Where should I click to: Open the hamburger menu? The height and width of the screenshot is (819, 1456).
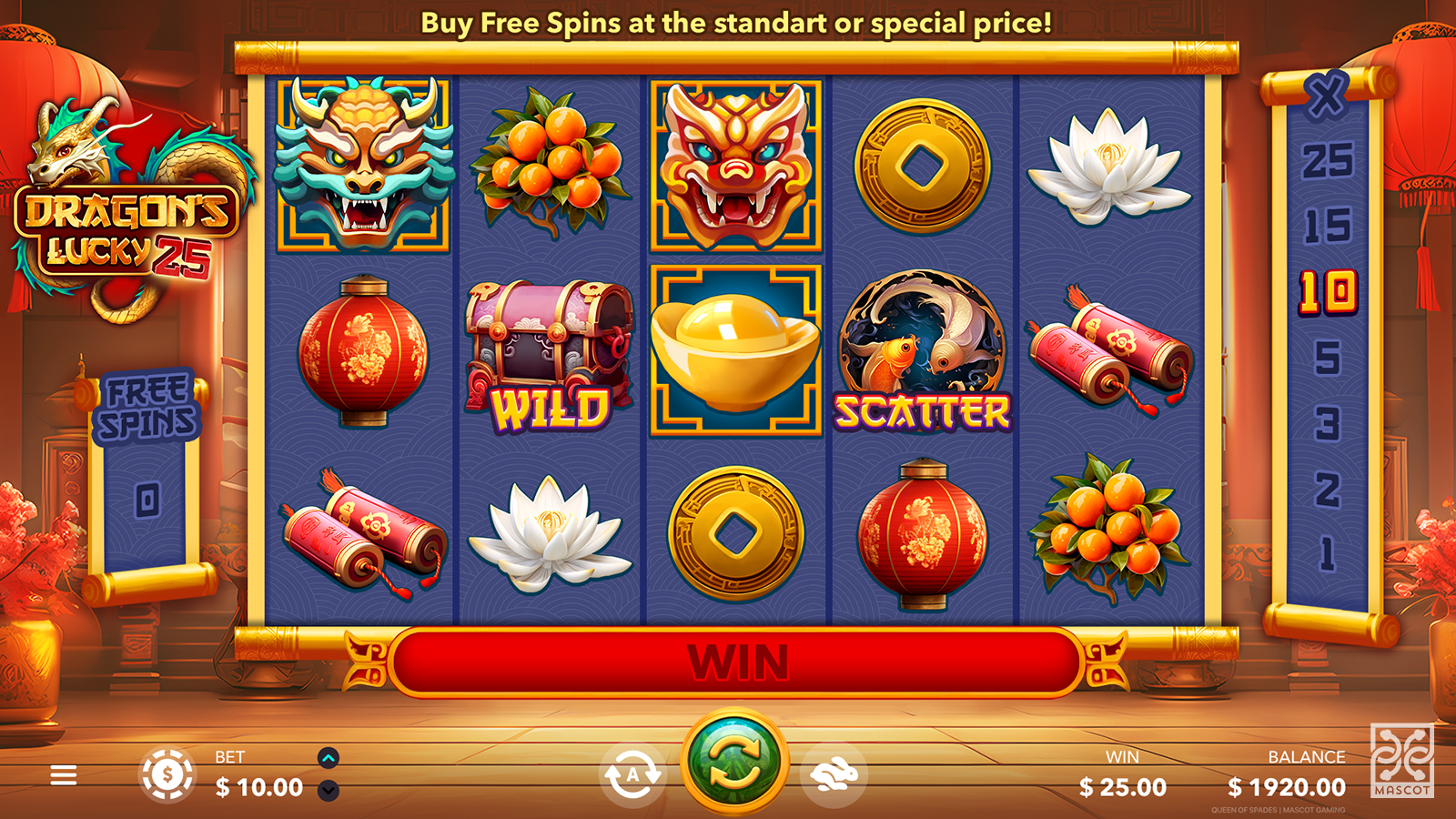click(x=64, y=775)
